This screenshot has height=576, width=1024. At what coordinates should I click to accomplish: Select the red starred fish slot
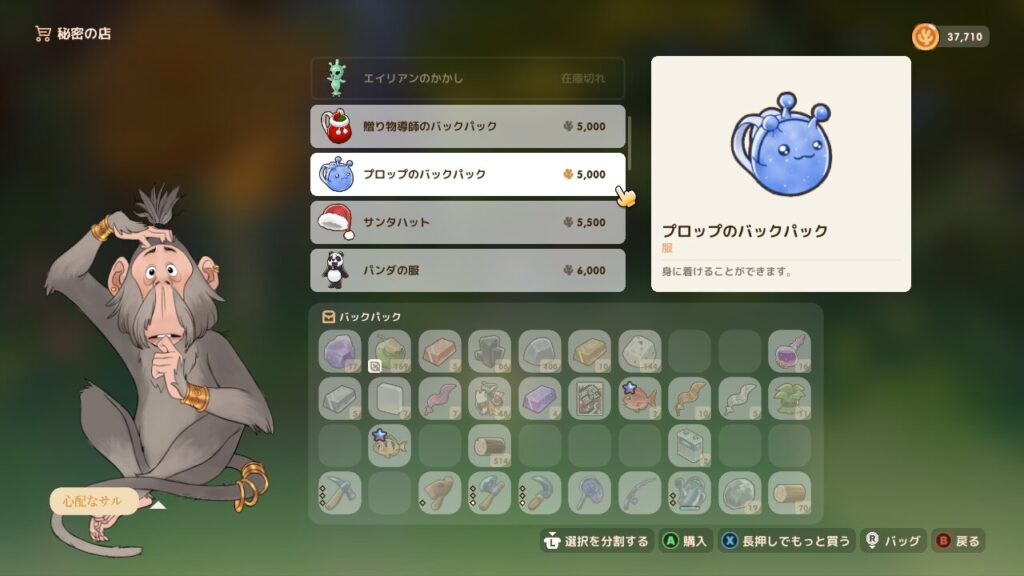[x=640, y=398]
